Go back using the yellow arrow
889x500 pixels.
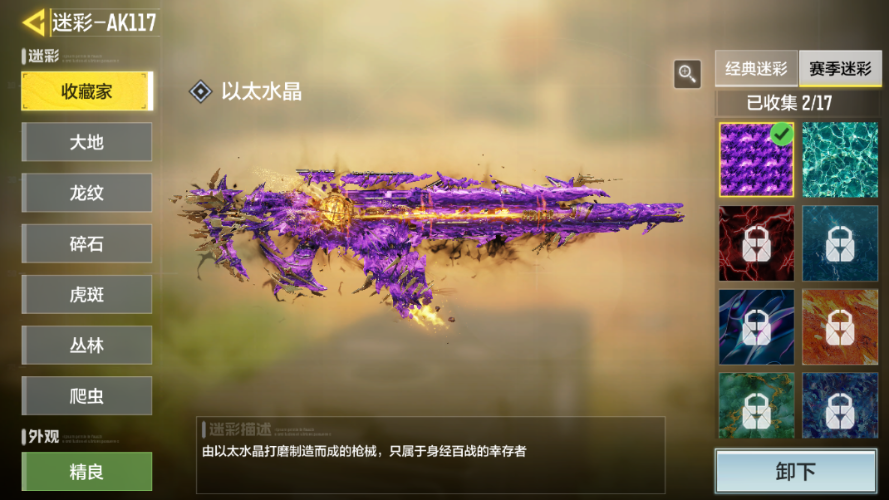(34, 23)
